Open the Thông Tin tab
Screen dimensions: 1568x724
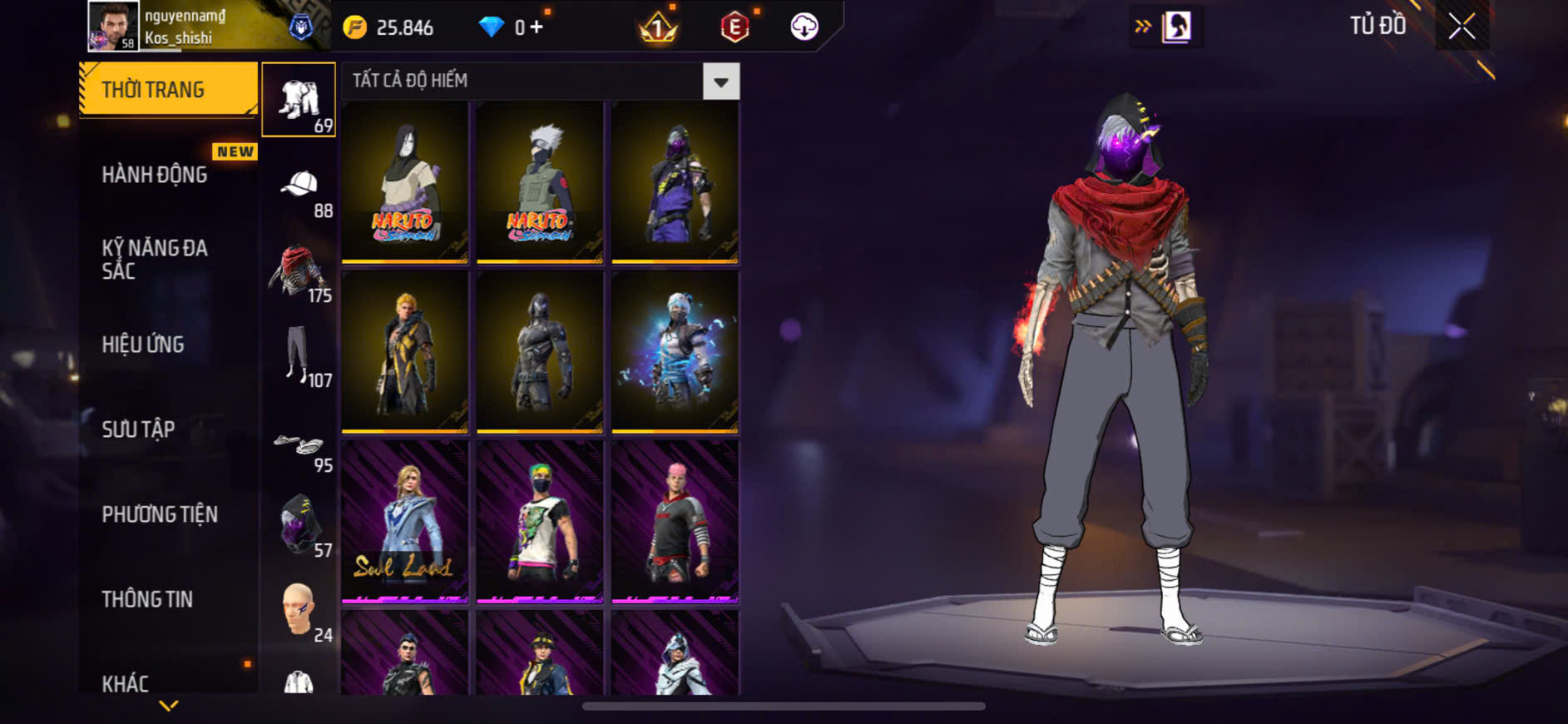[147, 599]
